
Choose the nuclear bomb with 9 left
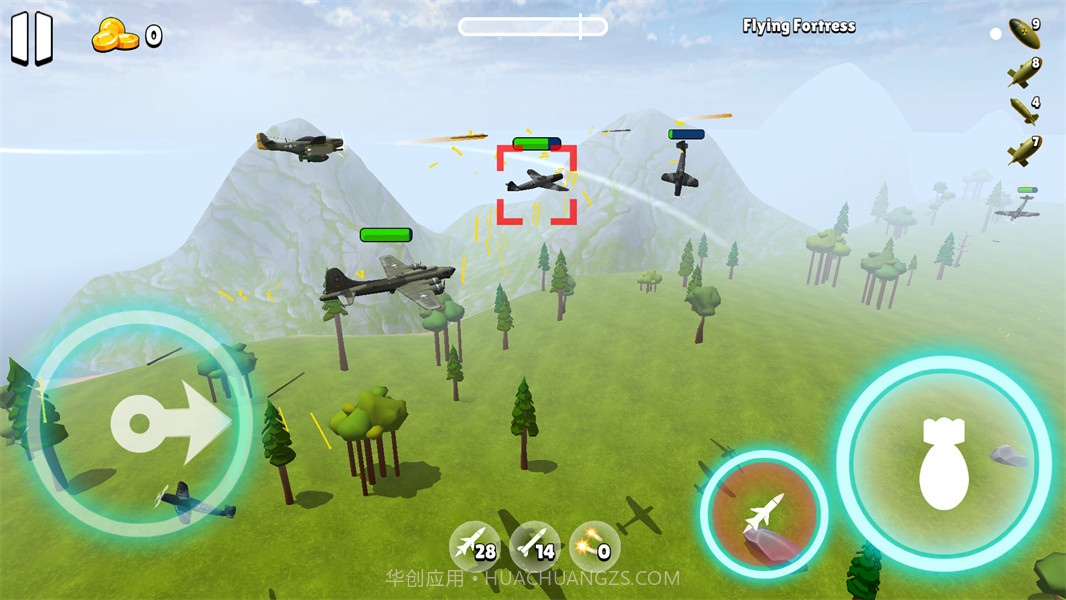click(1024, 33)
